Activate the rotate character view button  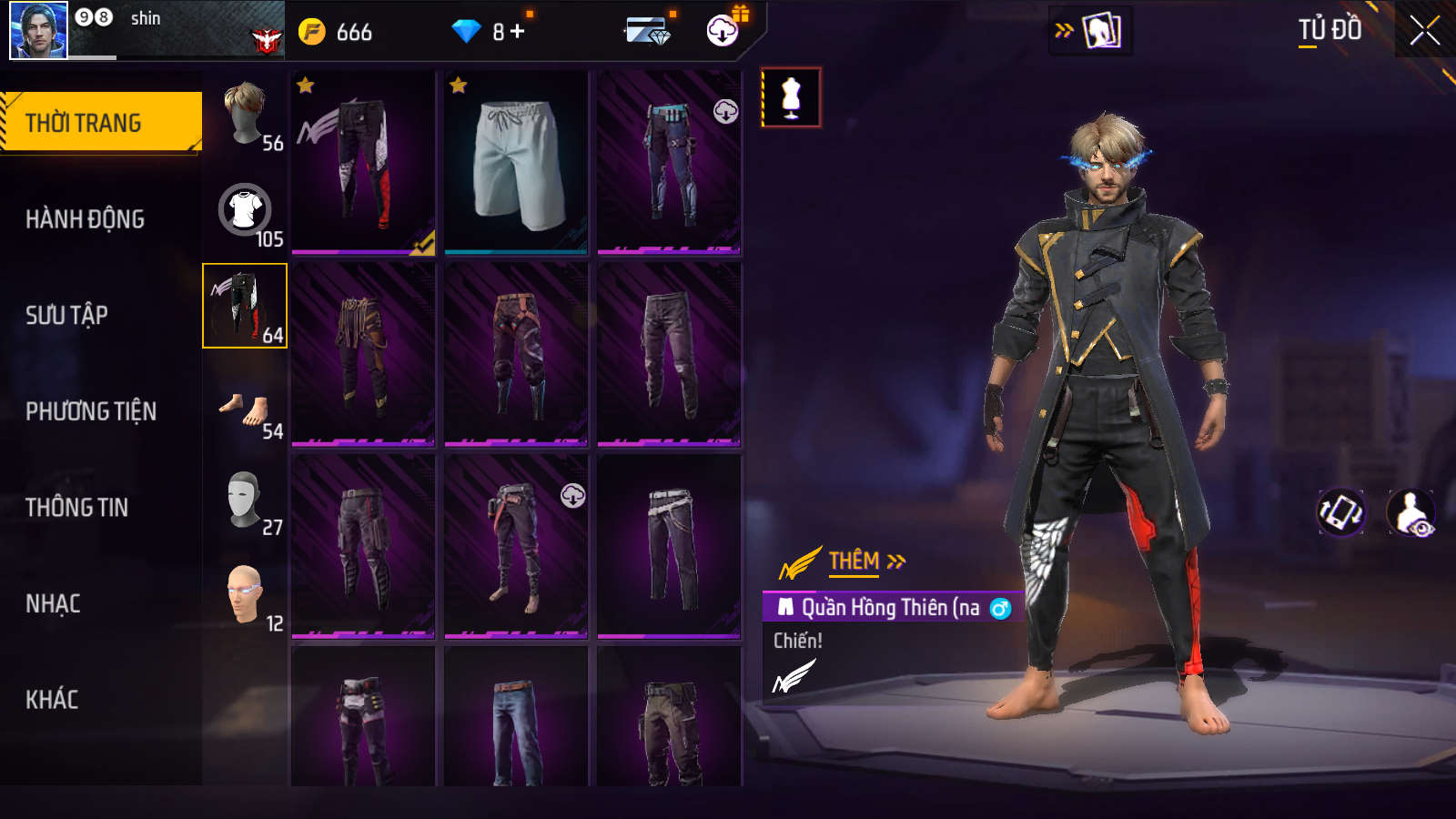pos(1340,512)
